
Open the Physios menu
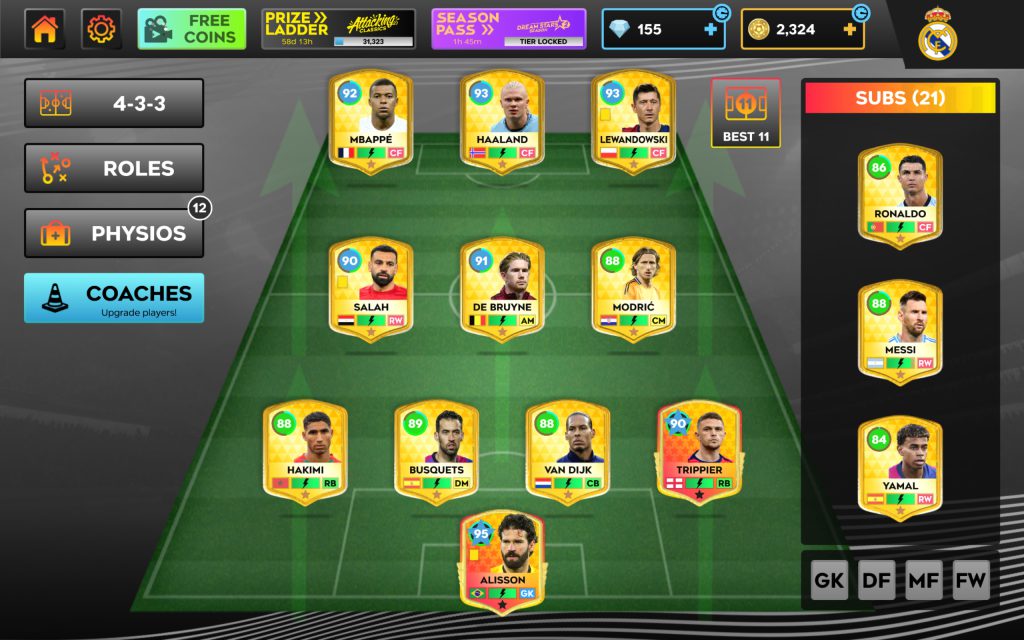[114, 234]
